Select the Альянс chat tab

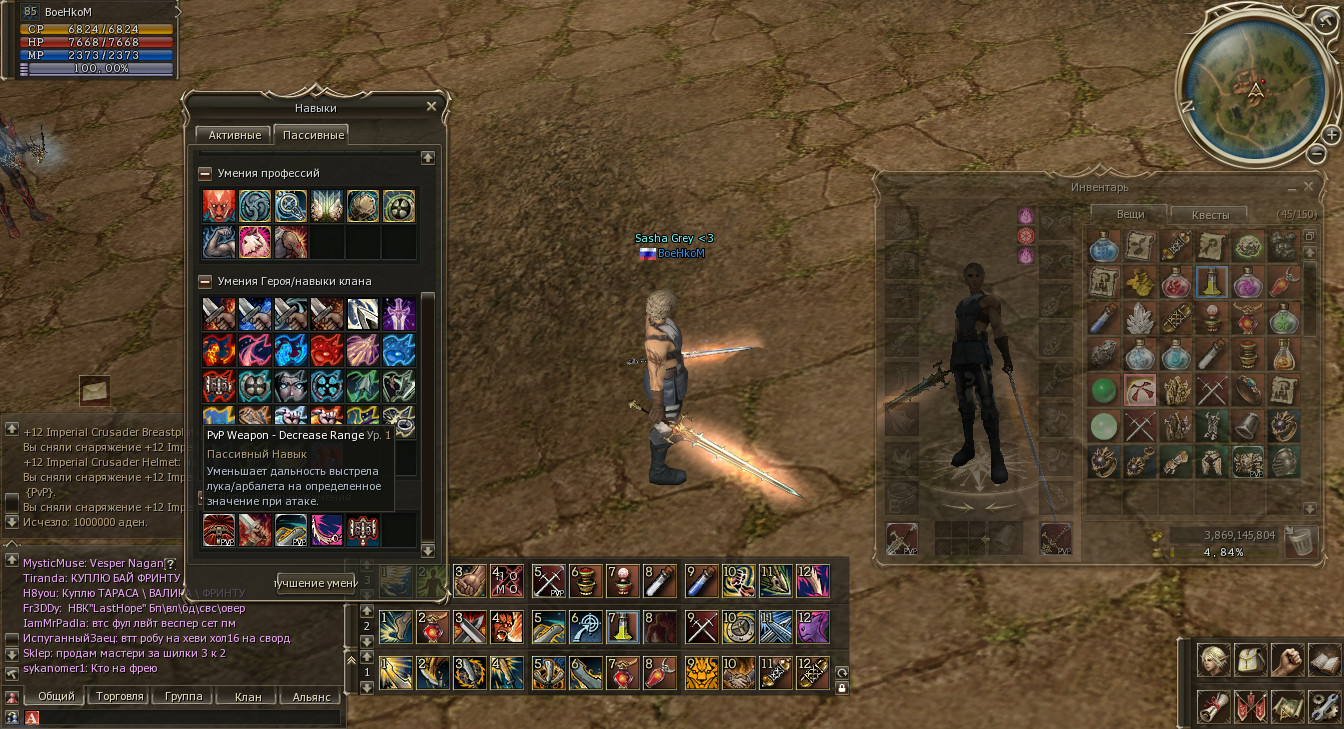pos(311,696)
